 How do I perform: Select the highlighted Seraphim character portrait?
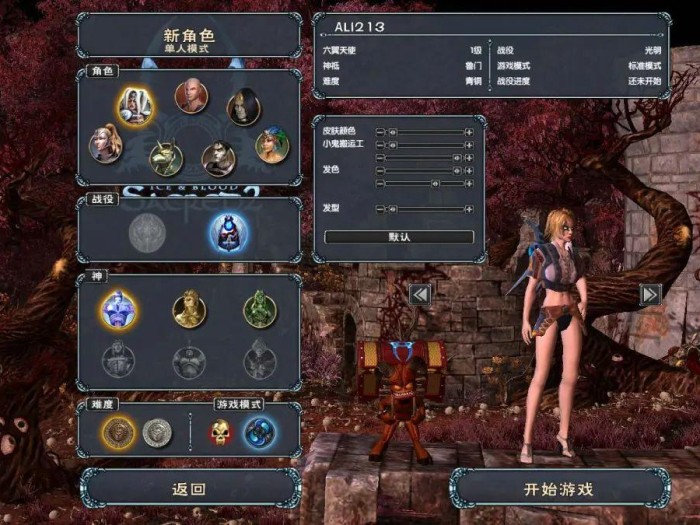coord(135,105)
